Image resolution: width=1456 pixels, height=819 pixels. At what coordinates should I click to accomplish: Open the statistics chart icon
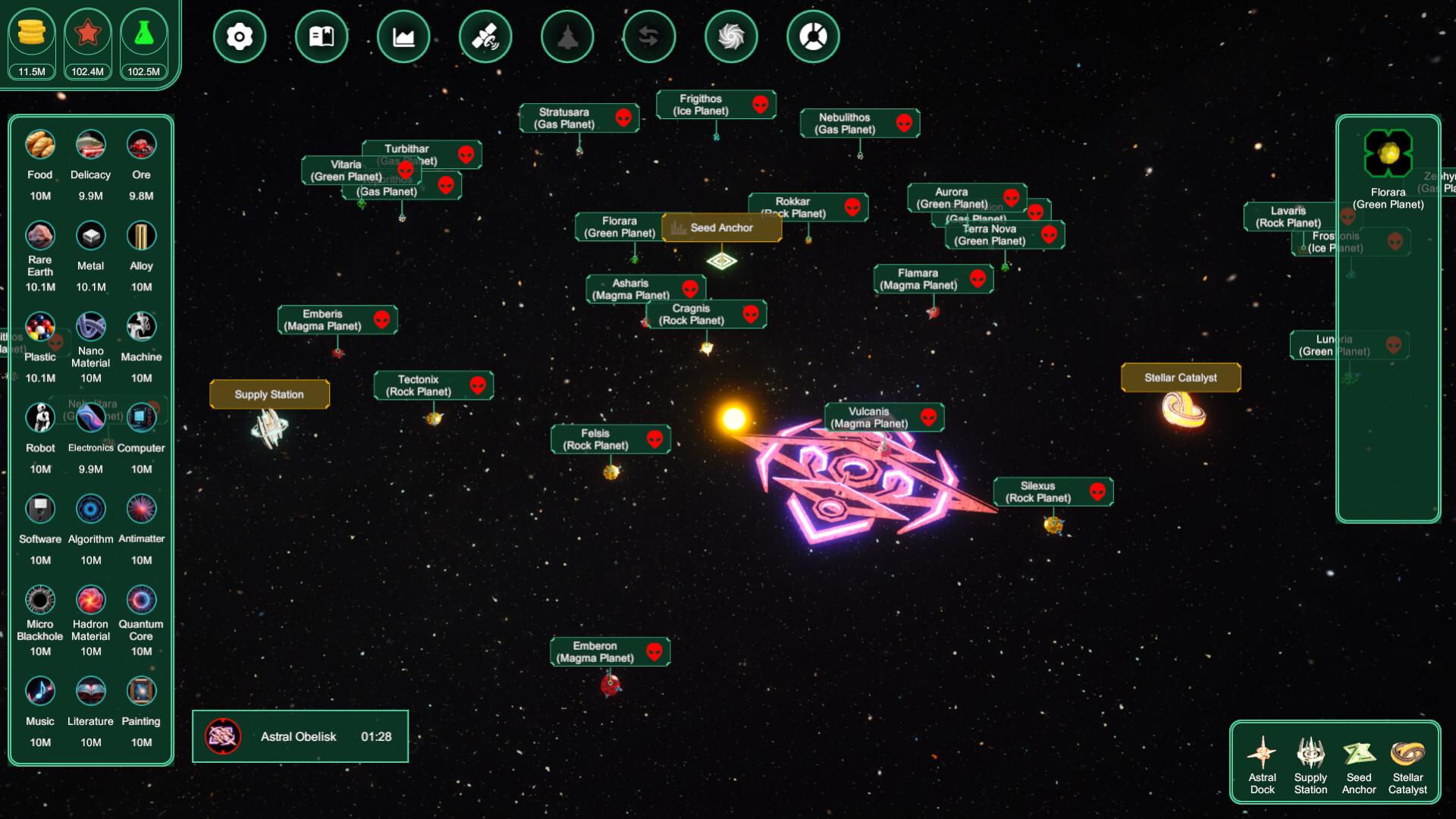pos(403,36)
